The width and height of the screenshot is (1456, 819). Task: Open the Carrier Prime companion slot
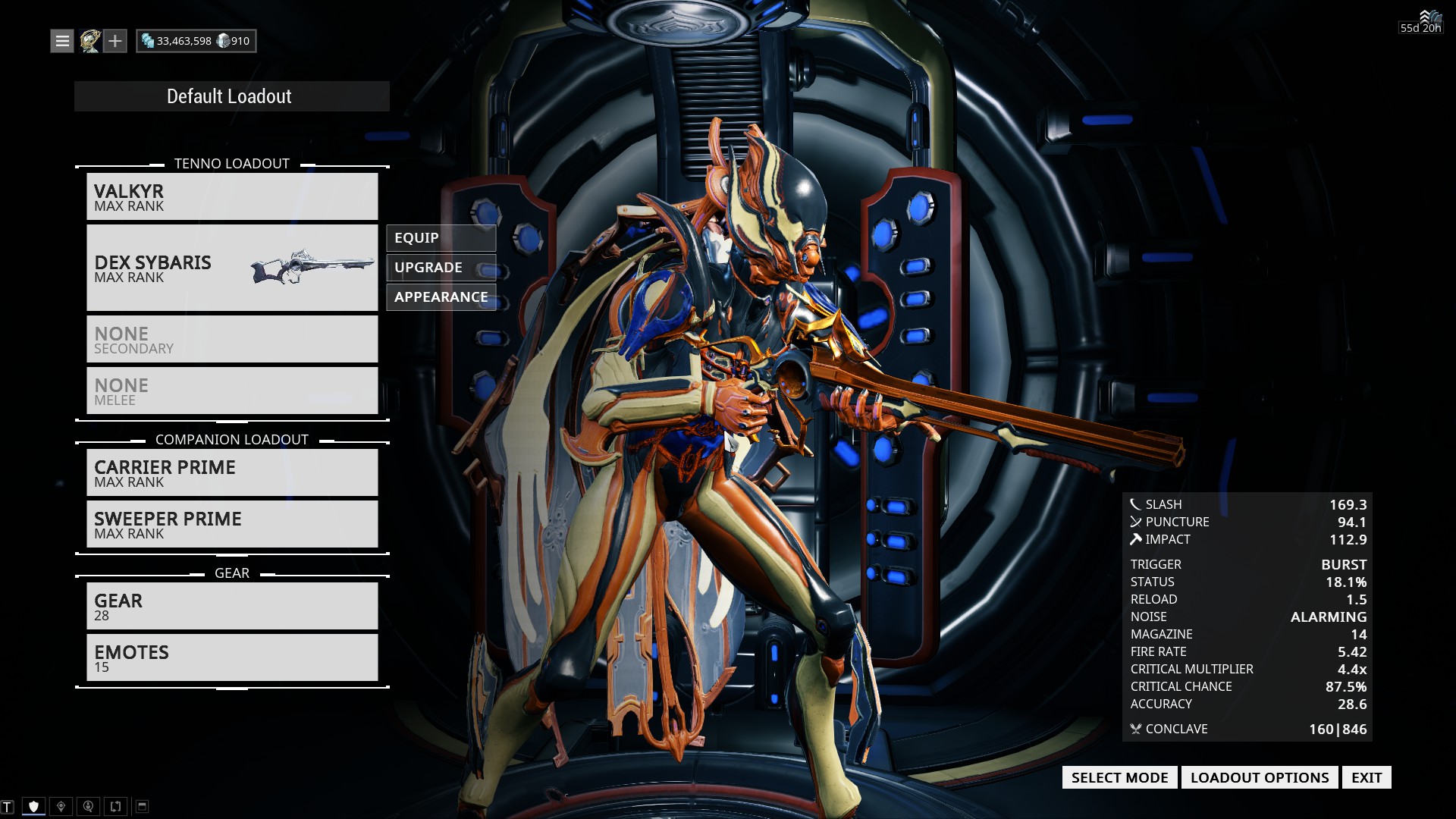pos(231,473)
